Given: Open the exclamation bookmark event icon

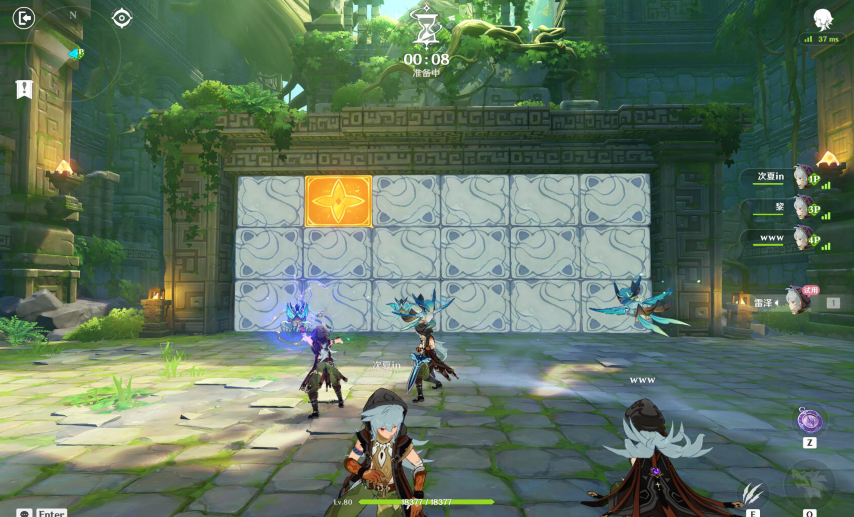Looking at the screenshot, I should [25, 89].
